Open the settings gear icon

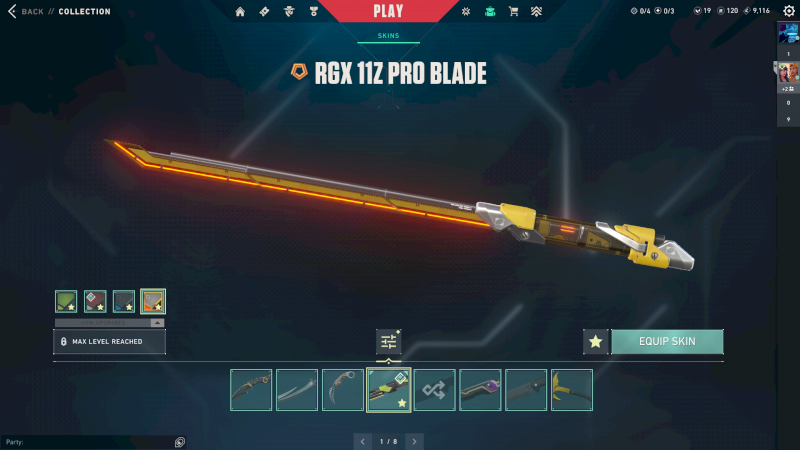point(788,11)
